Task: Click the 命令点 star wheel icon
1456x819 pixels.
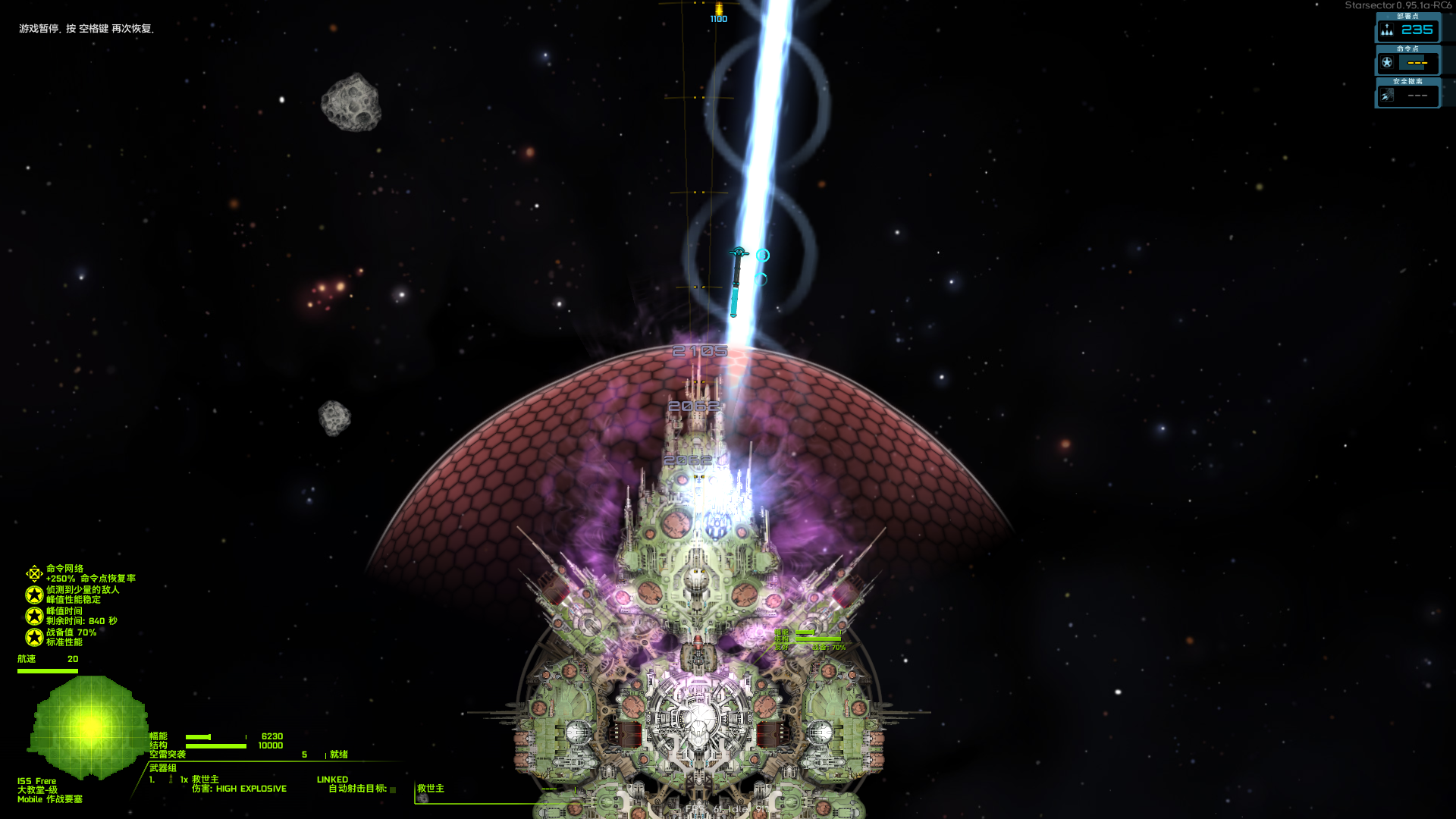Action: pos(1387,63)
